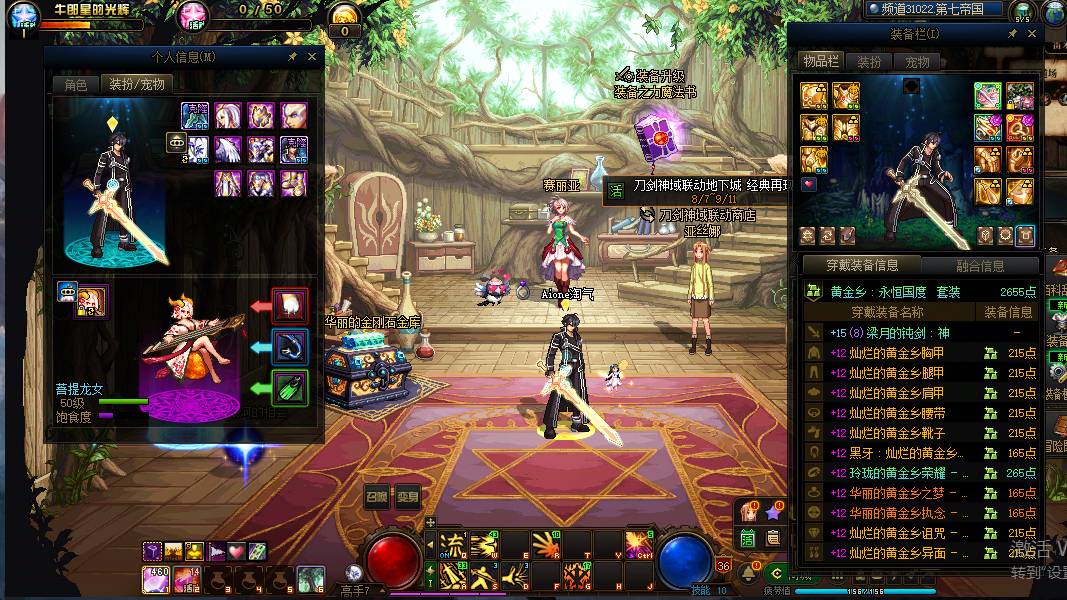Switch to the 物品栏 tab
Viewport: 1067px width, 600px height.
820,62
